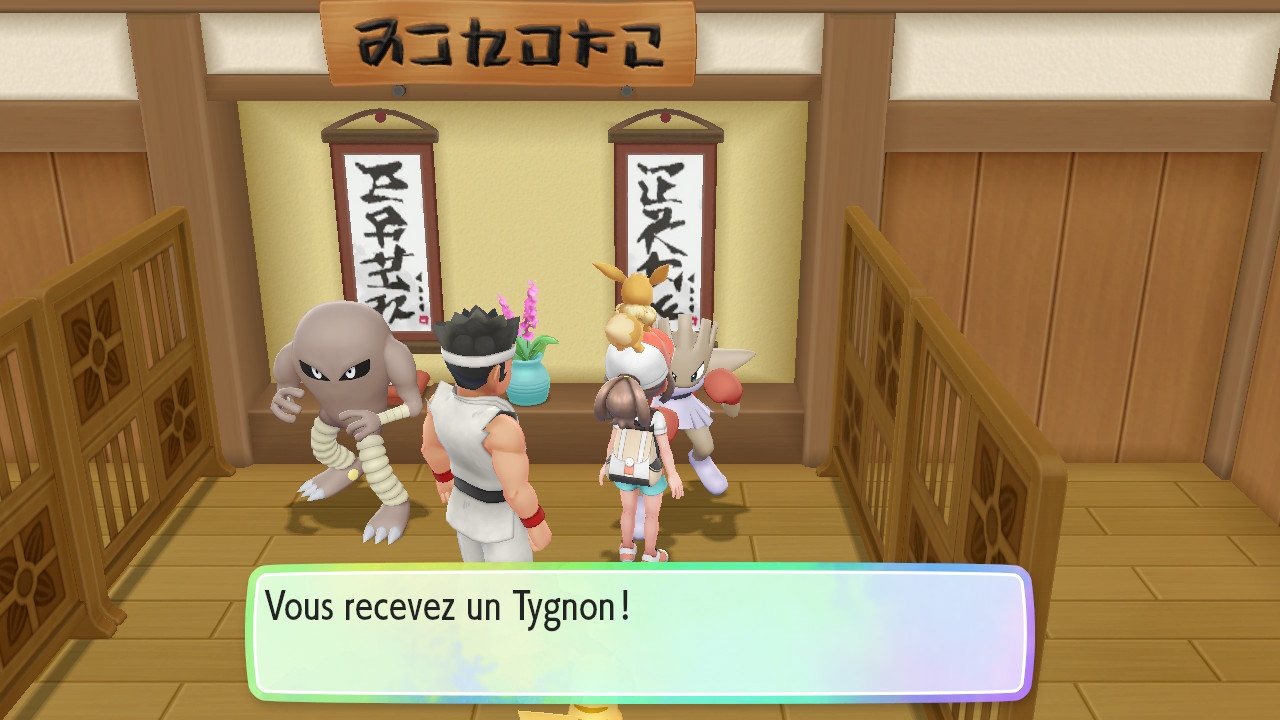Advance the "Vous recevez un Tygnon!" dialogue box

tap(640, 633)
